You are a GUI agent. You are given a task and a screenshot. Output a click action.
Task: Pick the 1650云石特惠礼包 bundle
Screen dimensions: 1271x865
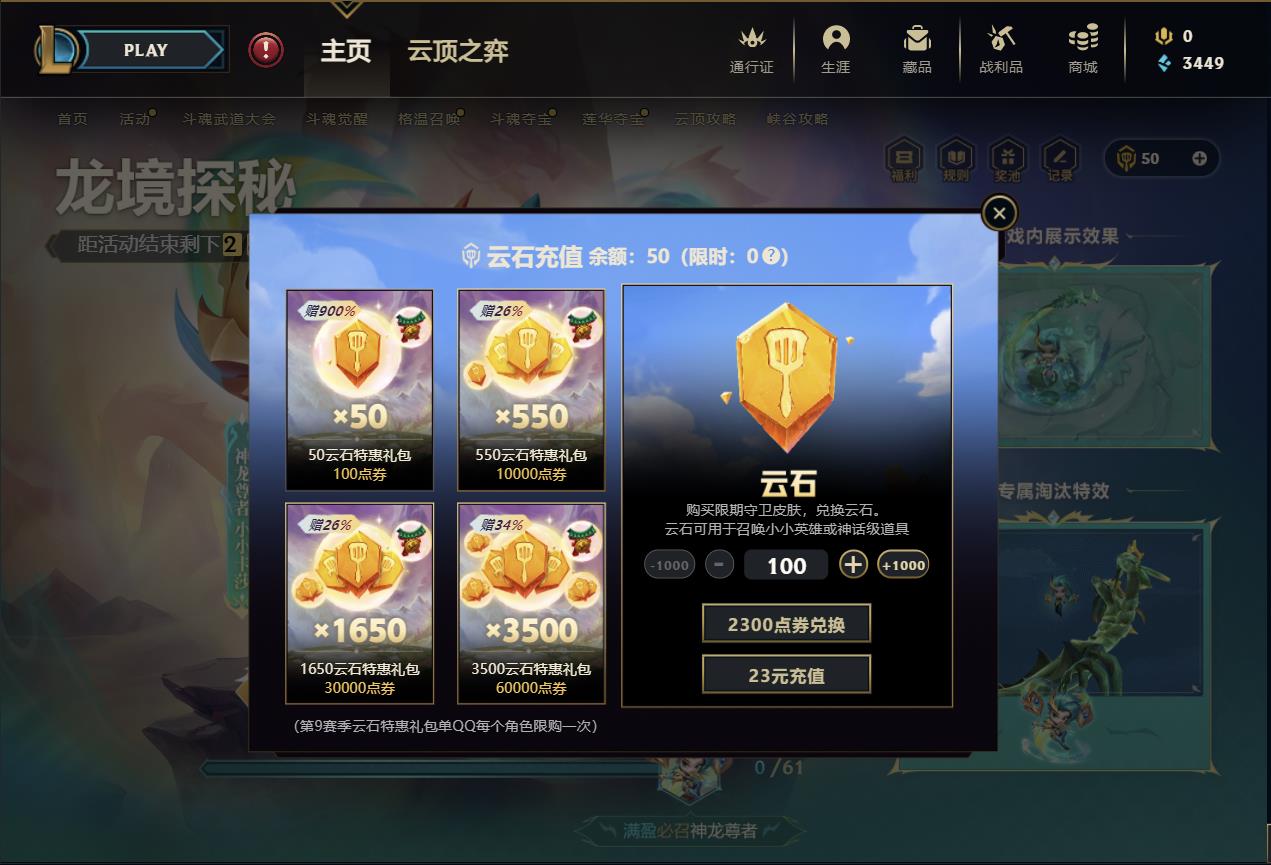(x=360, y=604)
